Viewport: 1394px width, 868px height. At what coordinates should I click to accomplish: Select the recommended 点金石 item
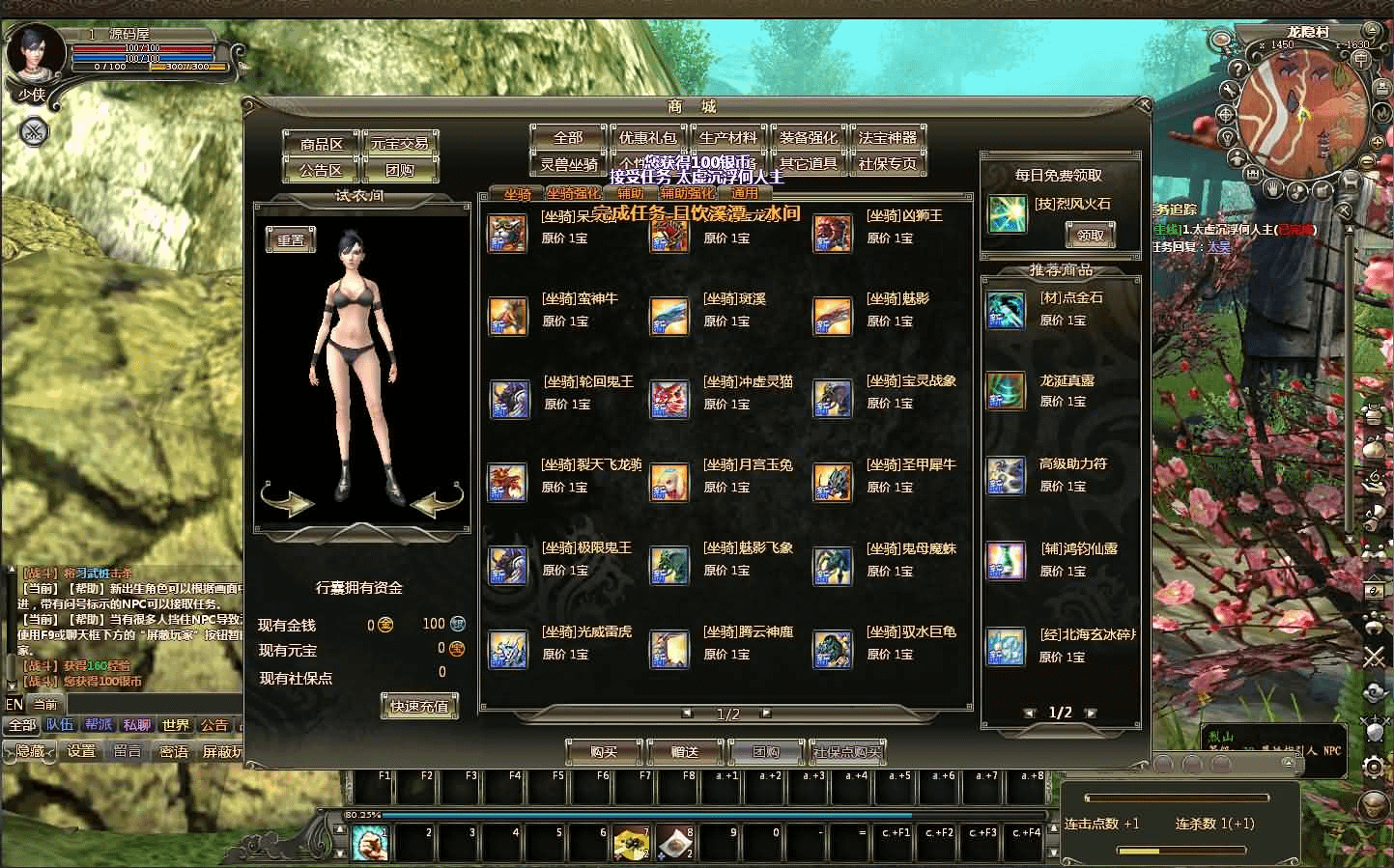[x=1006, y=311]
